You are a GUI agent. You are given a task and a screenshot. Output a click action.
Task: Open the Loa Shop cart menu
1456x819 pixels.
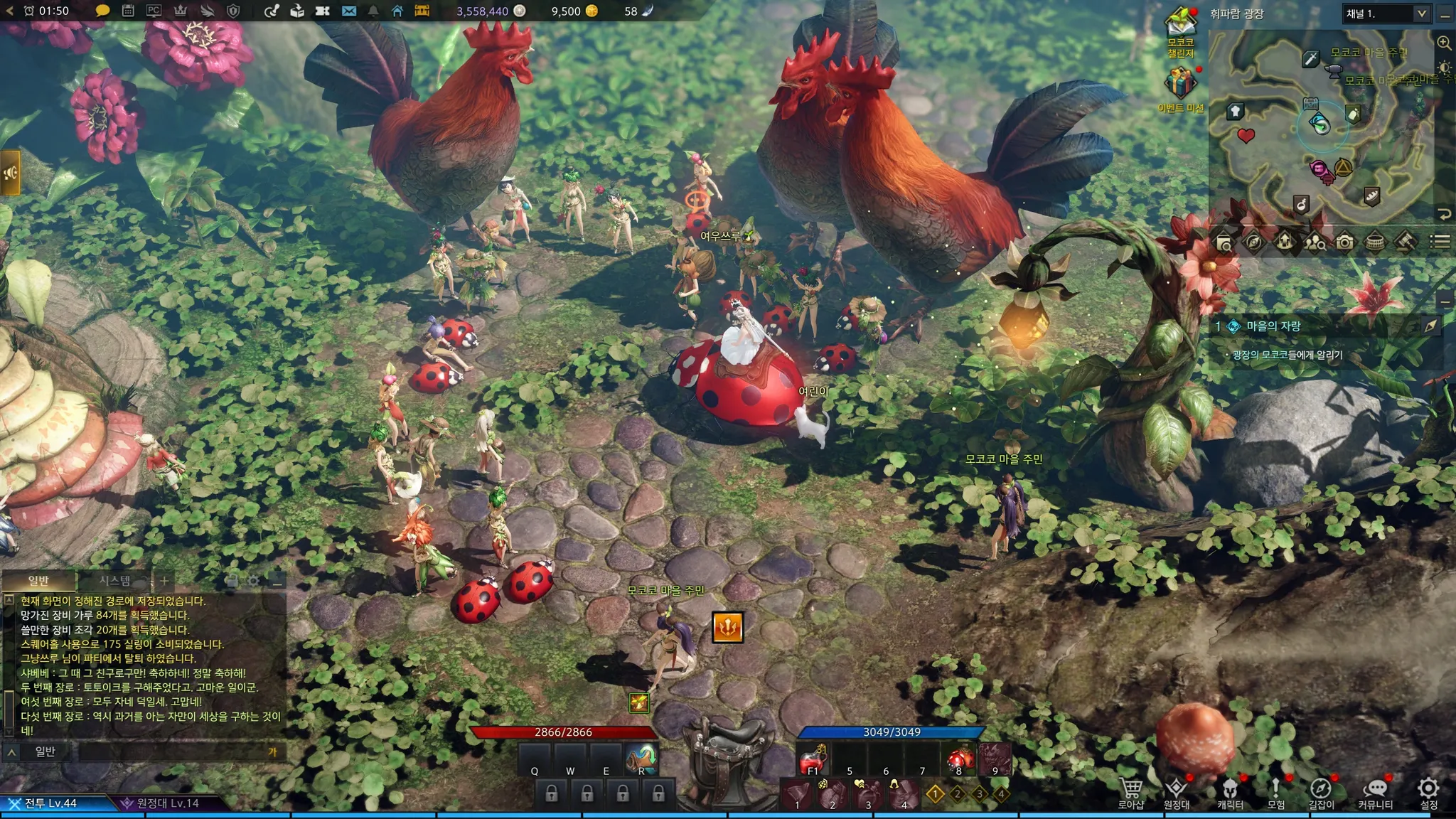coord(1130,791)
